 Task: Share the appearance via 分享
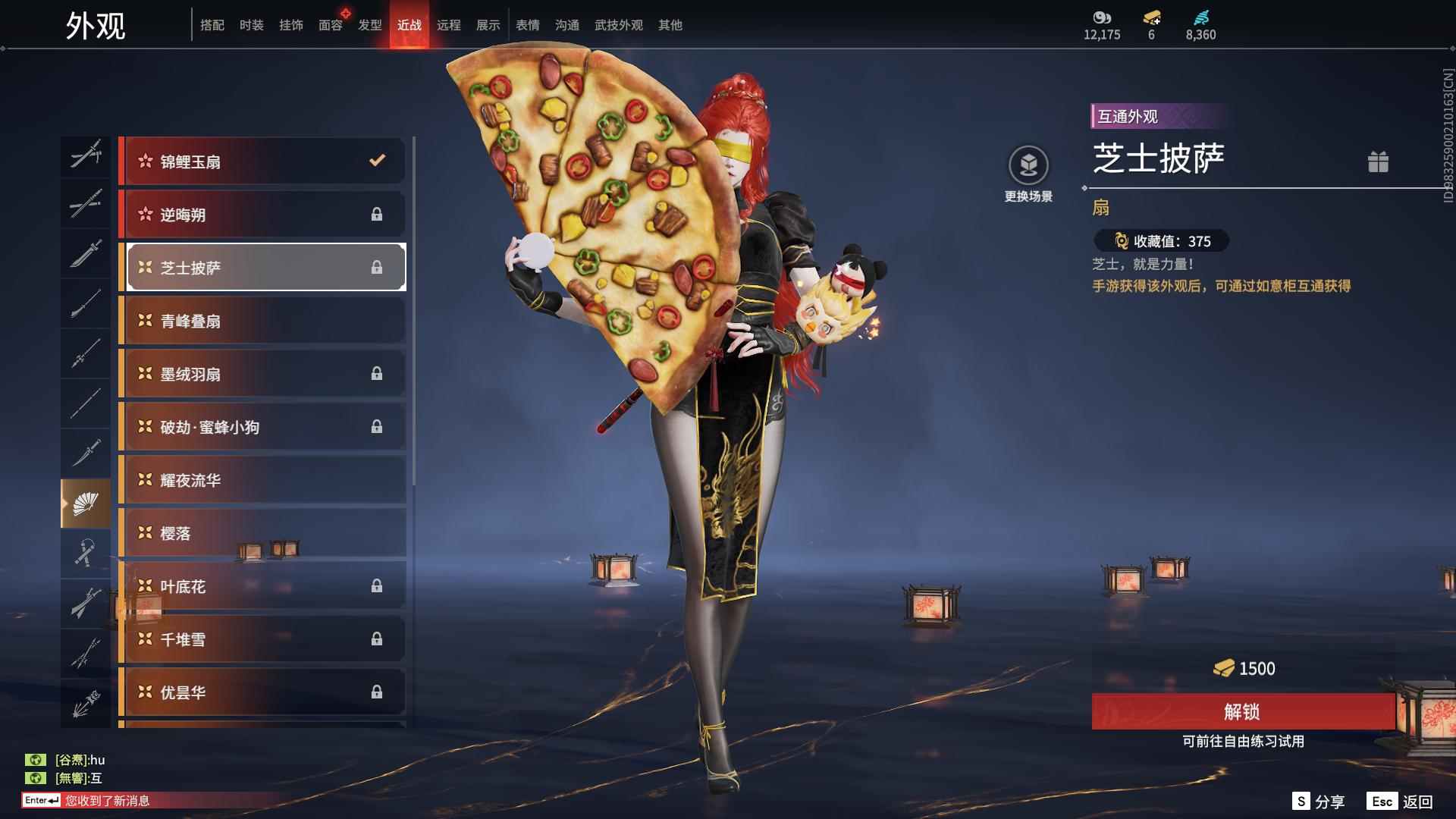[x=1319, y=802]
